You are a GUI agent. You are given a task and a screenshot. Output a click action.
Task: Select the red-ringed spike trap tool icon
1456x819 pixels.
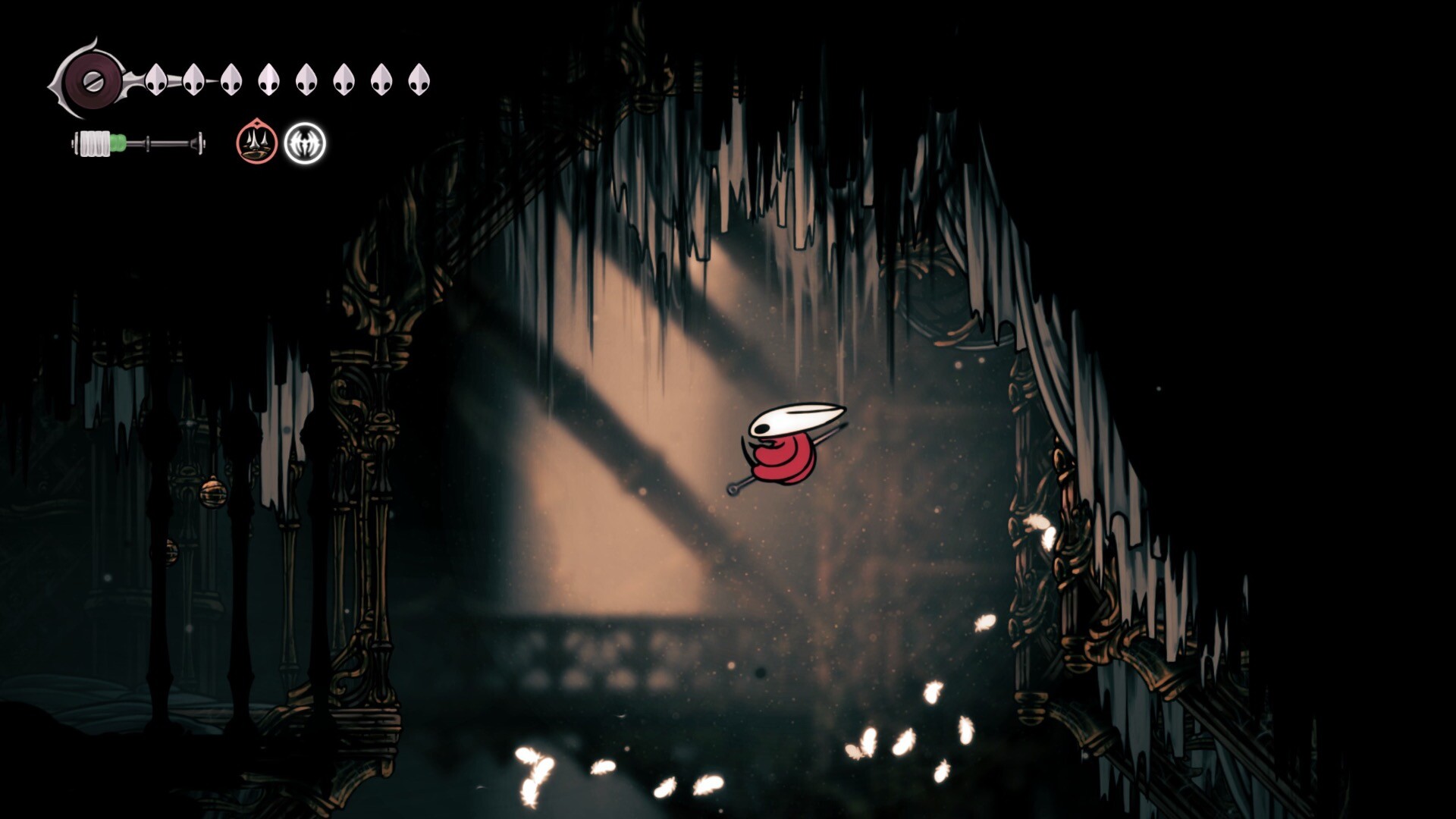[x=256, y=142]
